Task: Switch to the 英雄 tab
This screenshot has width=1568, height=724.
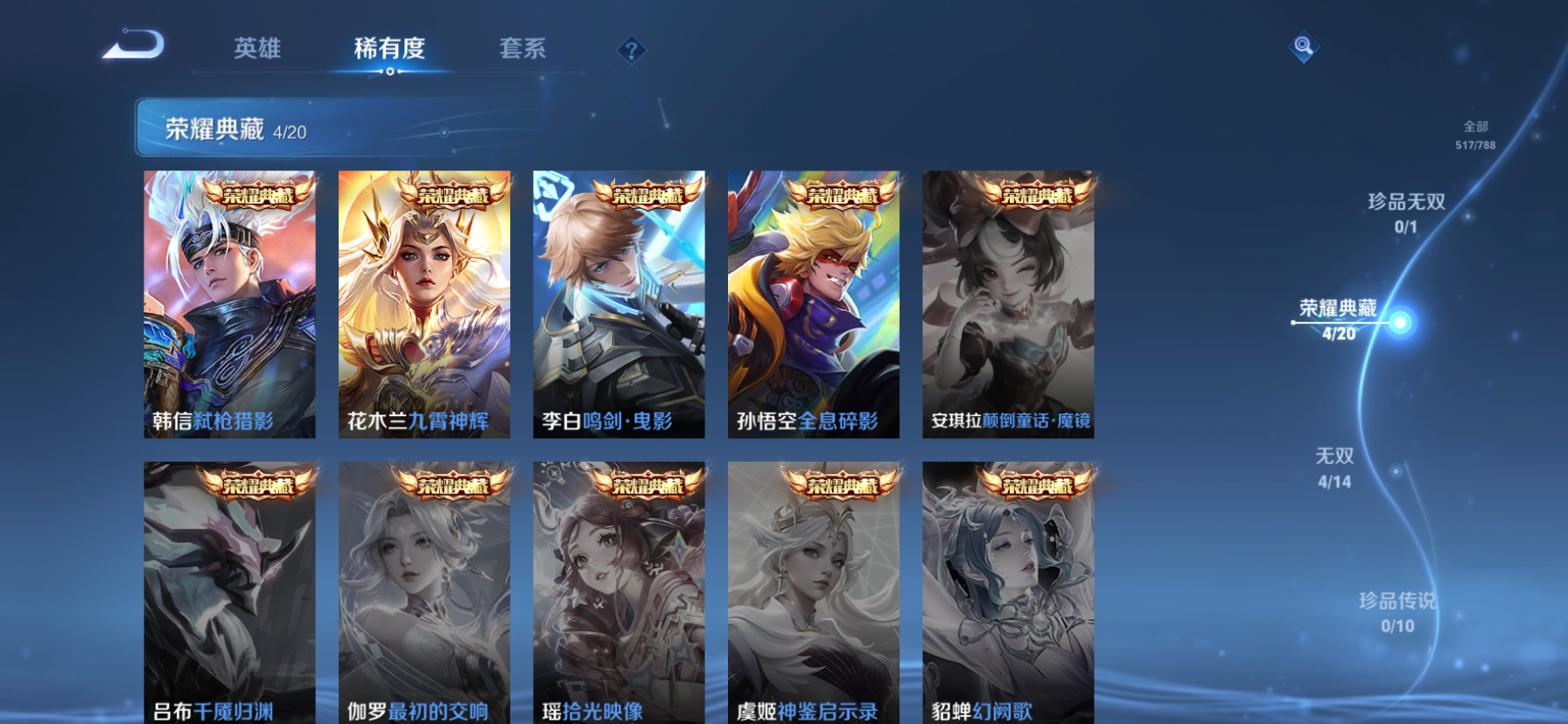Action: pyautogui.click(x=257, y=48)
